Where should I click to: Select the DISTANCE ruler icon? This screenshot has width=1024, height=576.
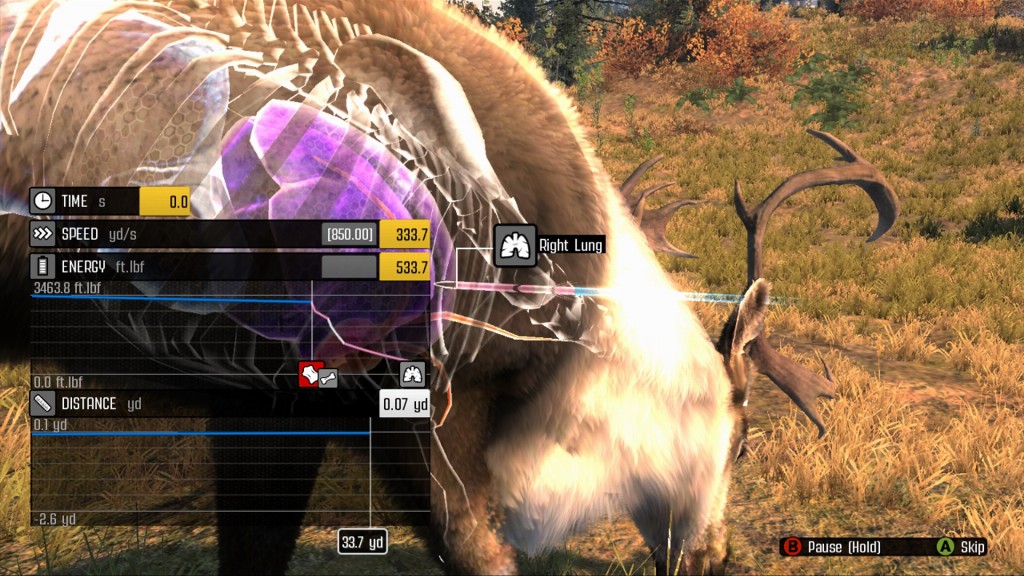43,404
